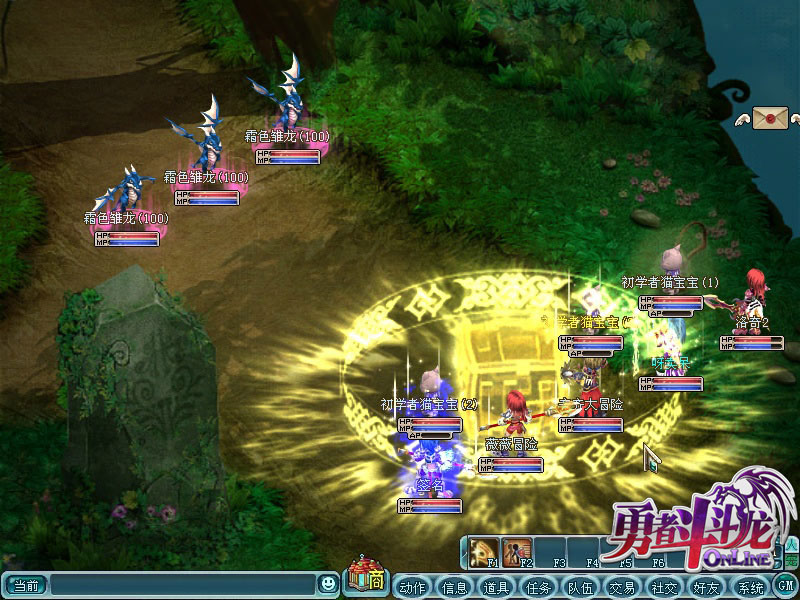This screenshot has width=800, height=600.
Task: Open the 系统 (System) menu
Action: pos(749,586)
